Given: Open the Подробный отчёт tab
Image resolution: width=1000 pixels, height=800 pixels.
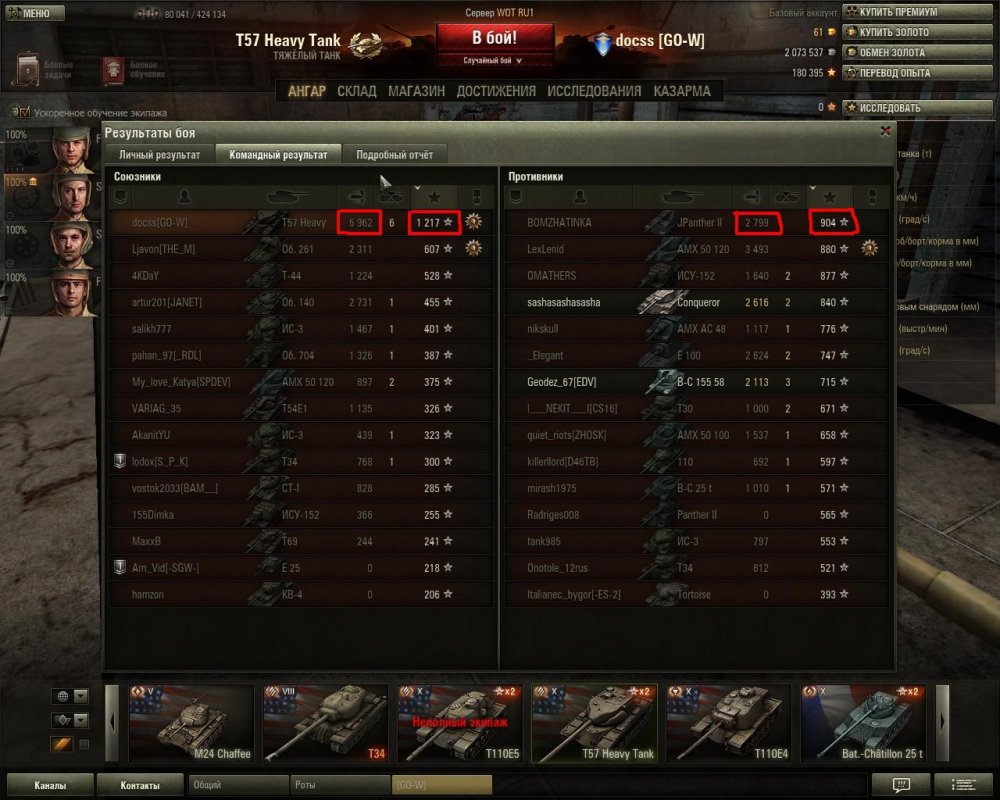Looking at the screenshot, I should pyautogui.click(x=394, y=155).
